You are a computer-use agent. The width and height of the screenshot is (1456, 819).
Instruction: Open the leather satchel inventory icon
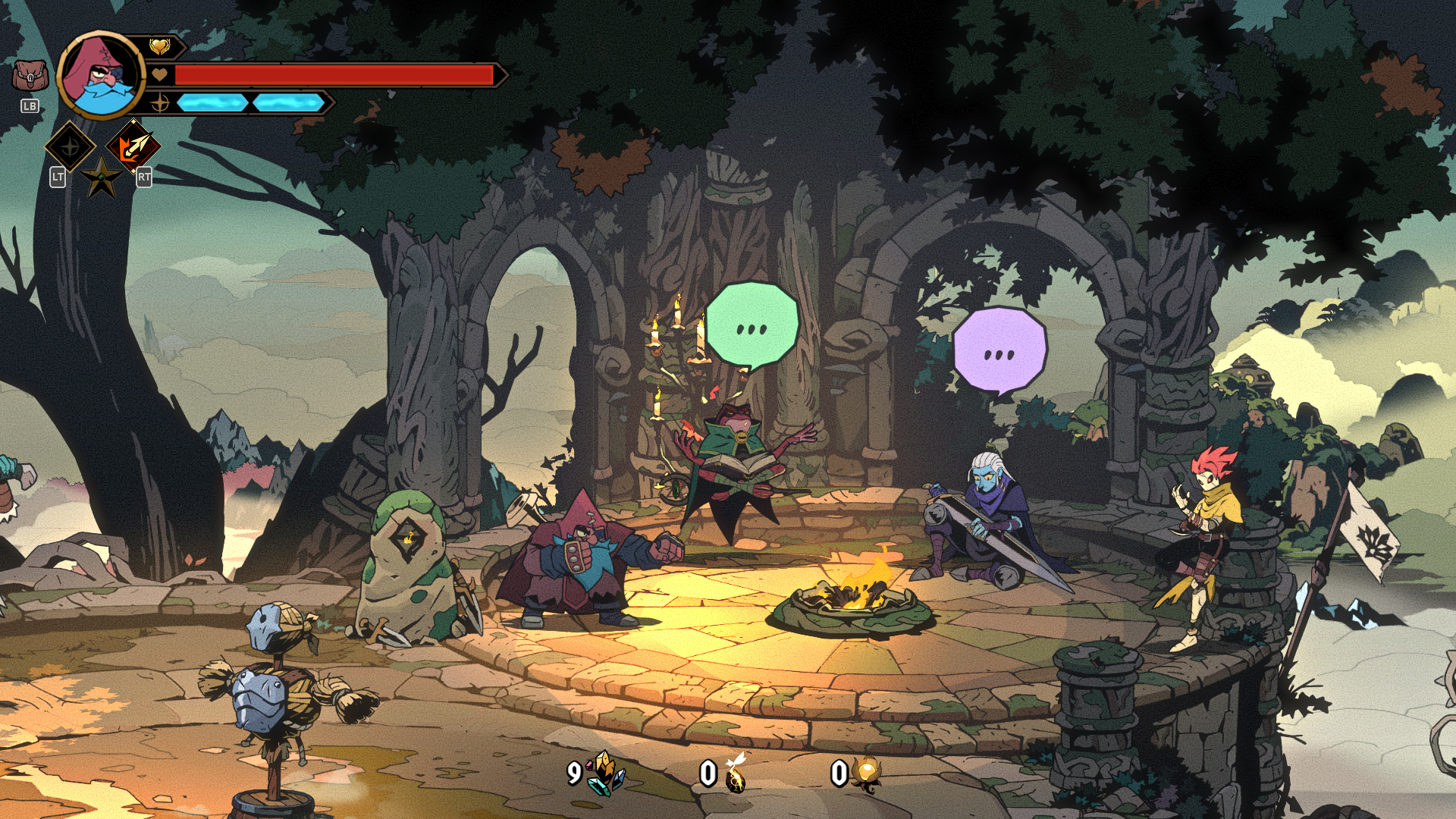pyautogui.click(x=30, y=76)
